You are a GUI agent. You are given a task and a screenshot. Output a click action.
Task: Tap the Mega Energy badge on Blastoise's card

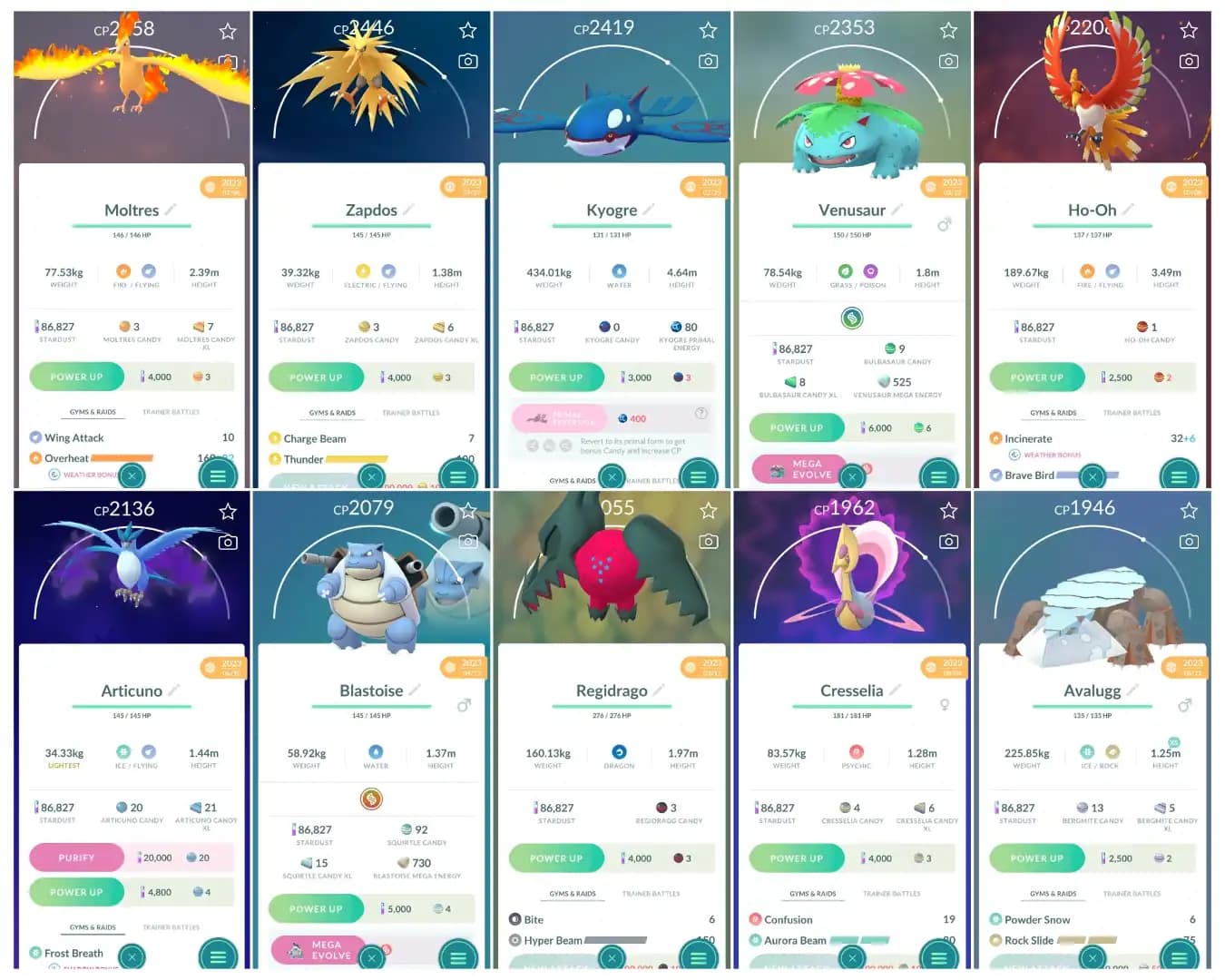(370, 799)
